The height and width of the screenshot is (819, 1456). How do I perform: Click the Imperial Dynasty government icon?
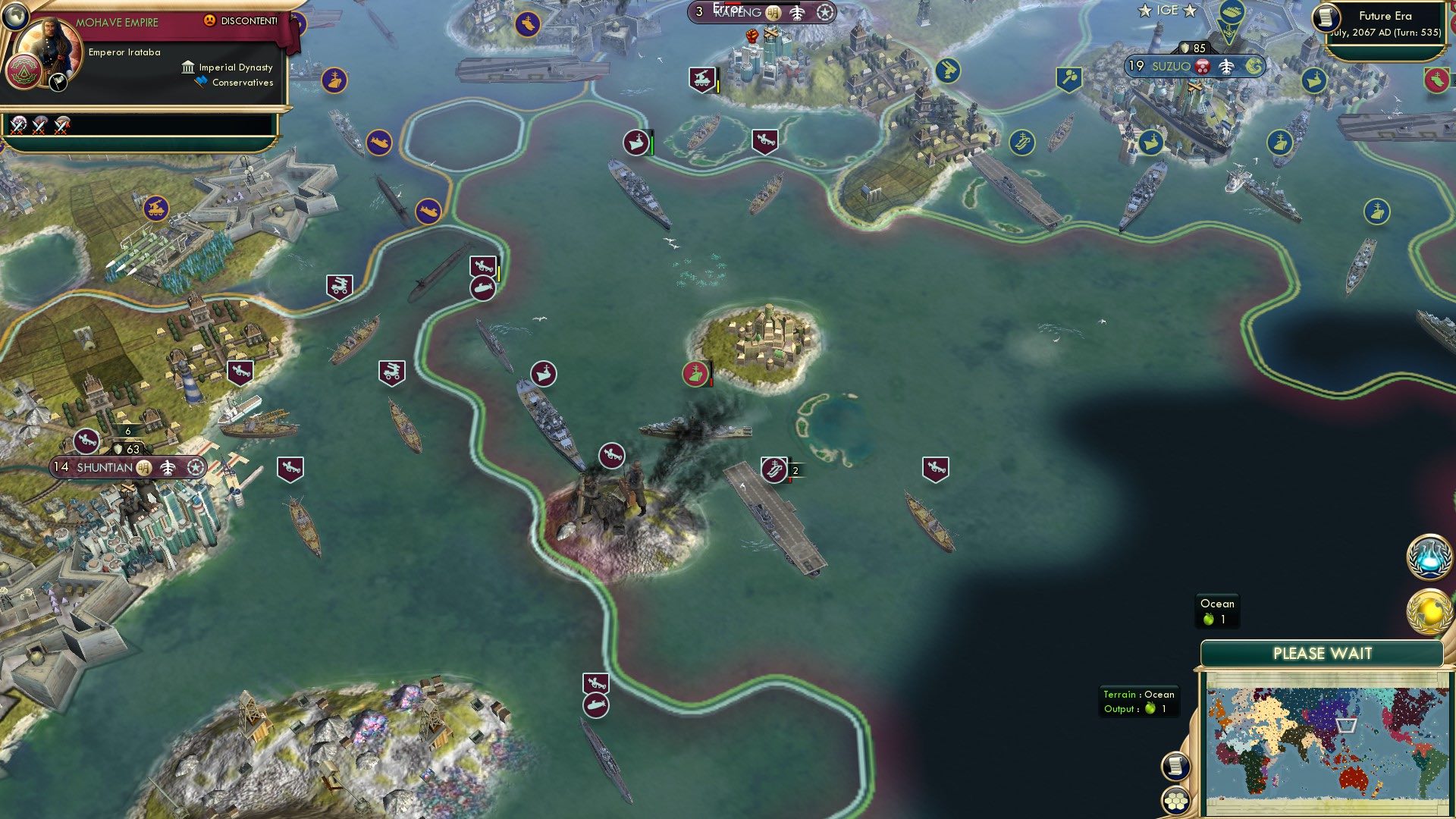pyautogui.click(x=187, y=67)
